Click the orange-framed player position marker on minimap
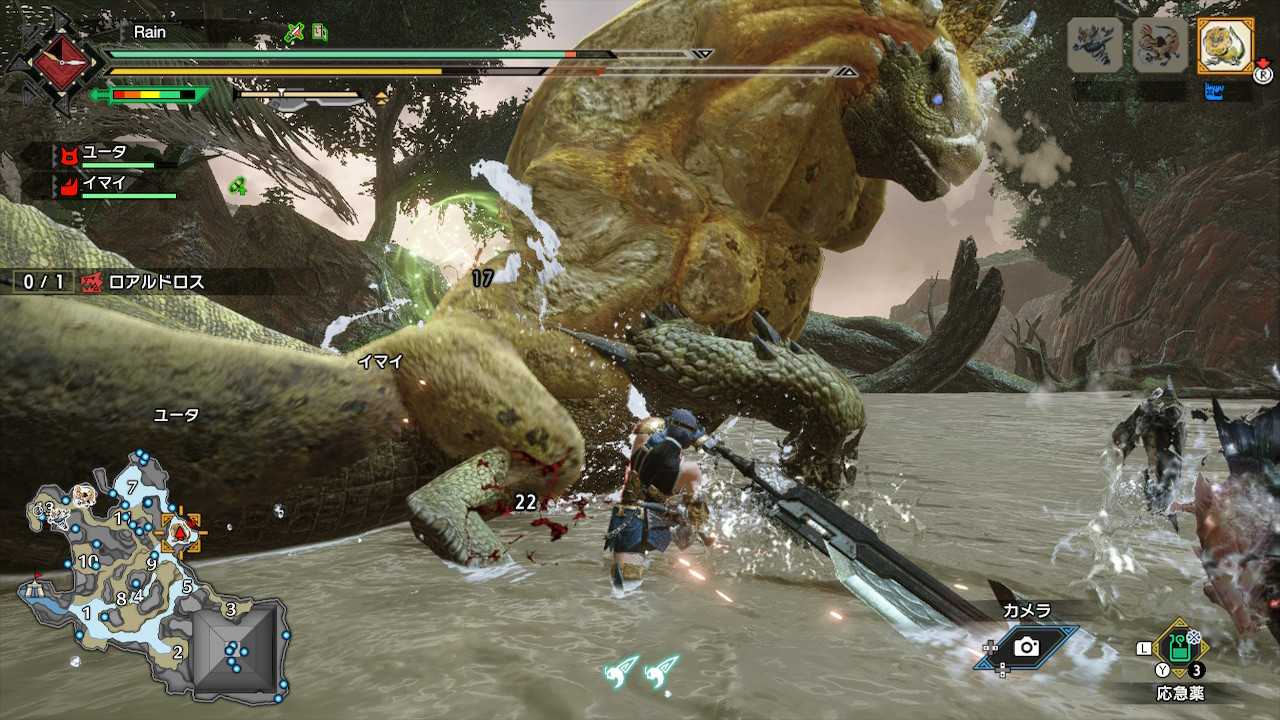 coord(181,533)
